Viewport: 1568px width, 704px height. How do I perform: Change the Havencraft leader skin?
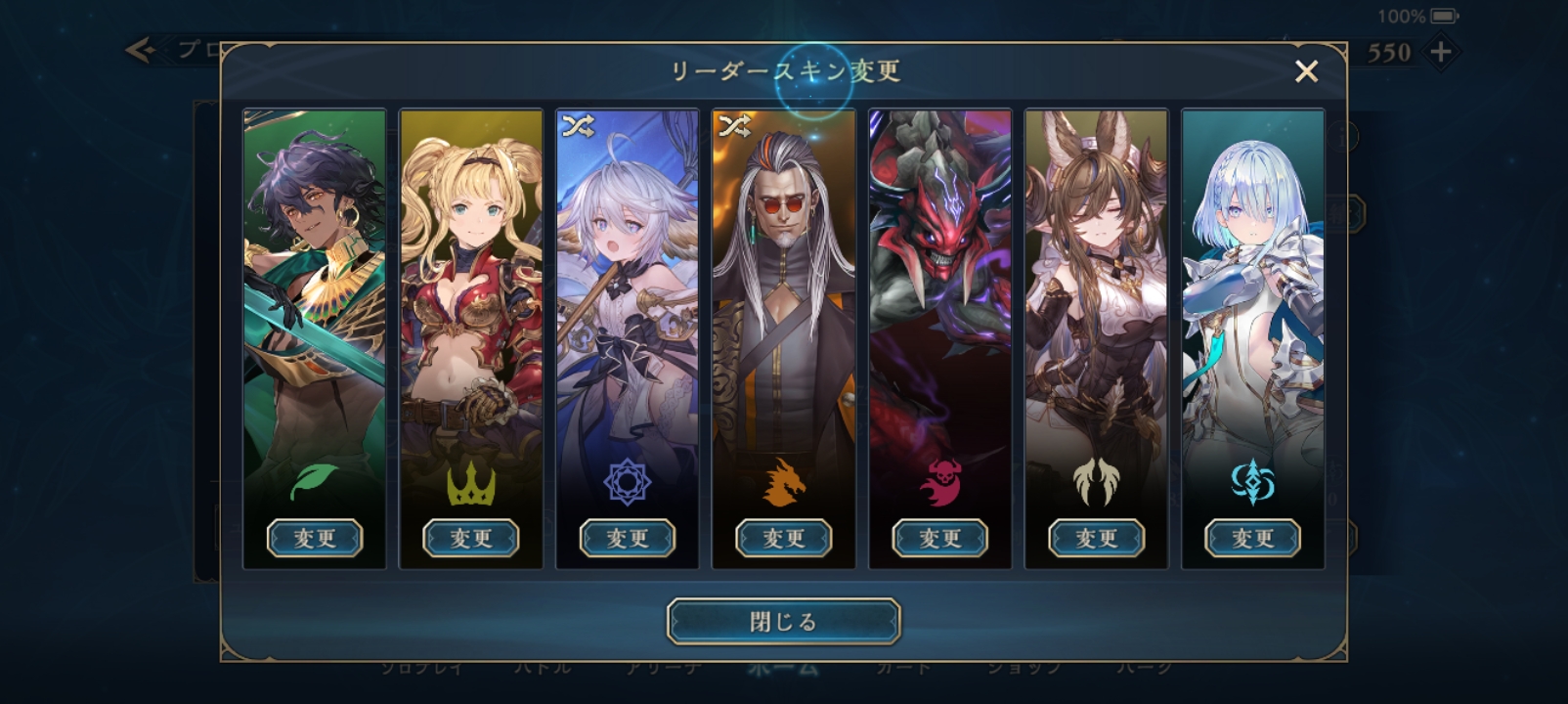[x=1096, y=538]
